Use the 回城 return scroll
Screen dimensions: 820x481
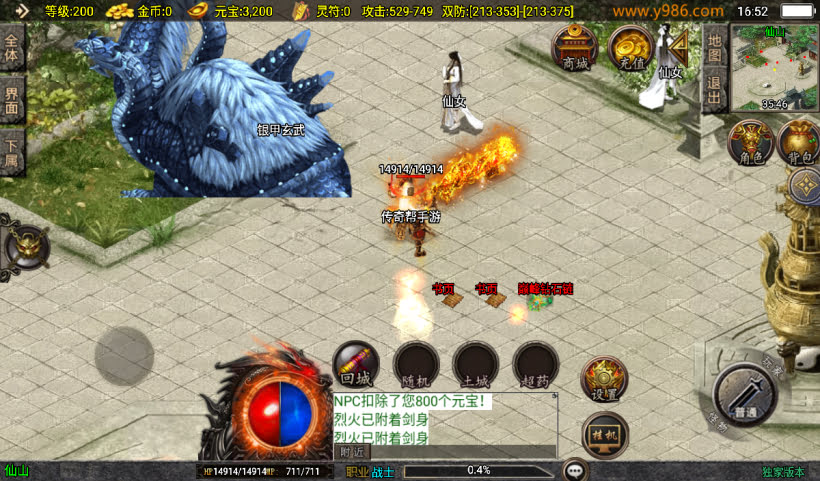click(356, 363)
